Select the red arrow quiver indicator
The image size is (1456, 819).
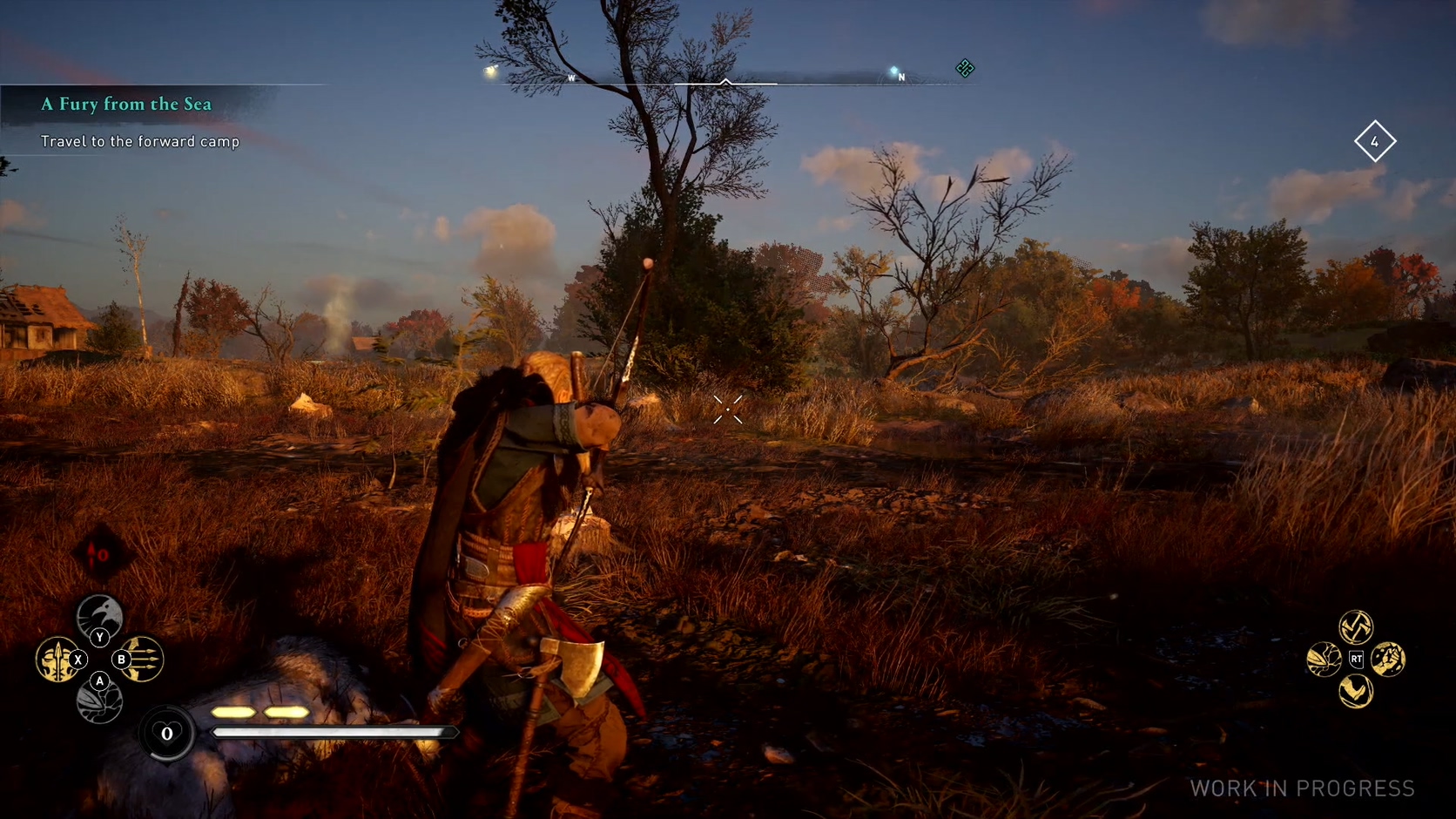[101, 554]
